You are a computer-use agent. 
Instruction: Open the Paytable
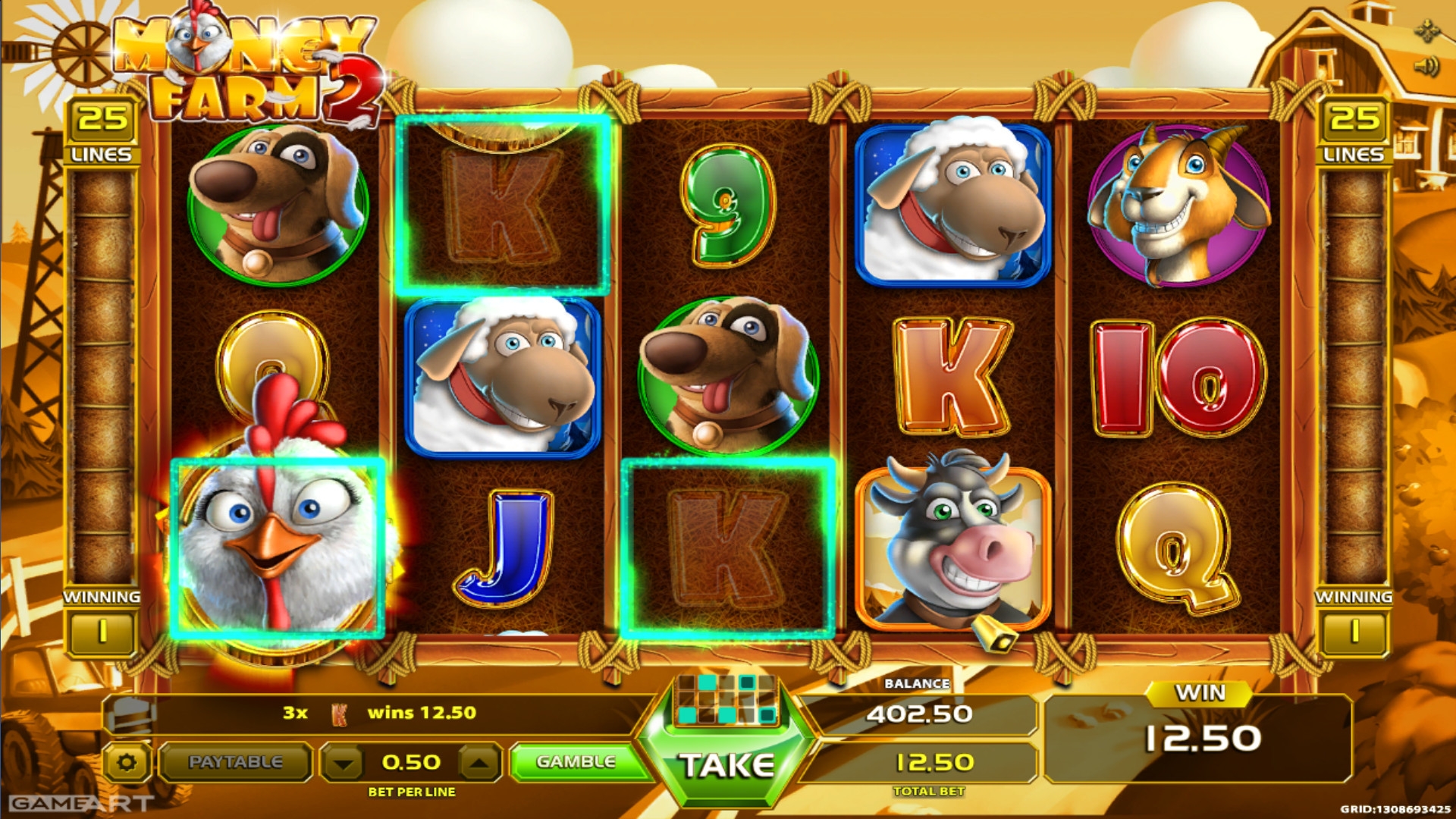click(x=235, y=762)
